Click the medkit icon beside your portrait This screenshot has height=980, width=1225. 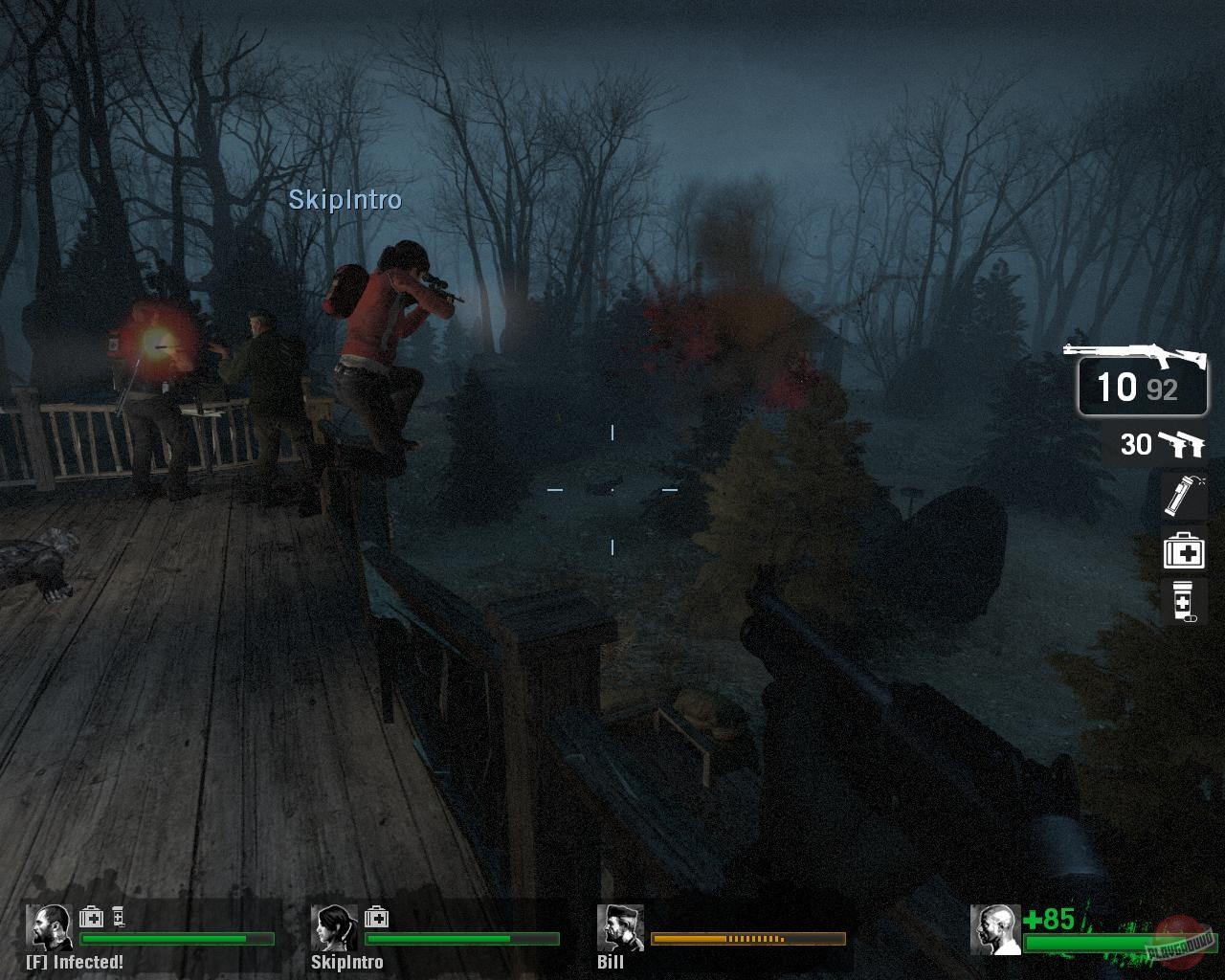(x=91, y=916)
